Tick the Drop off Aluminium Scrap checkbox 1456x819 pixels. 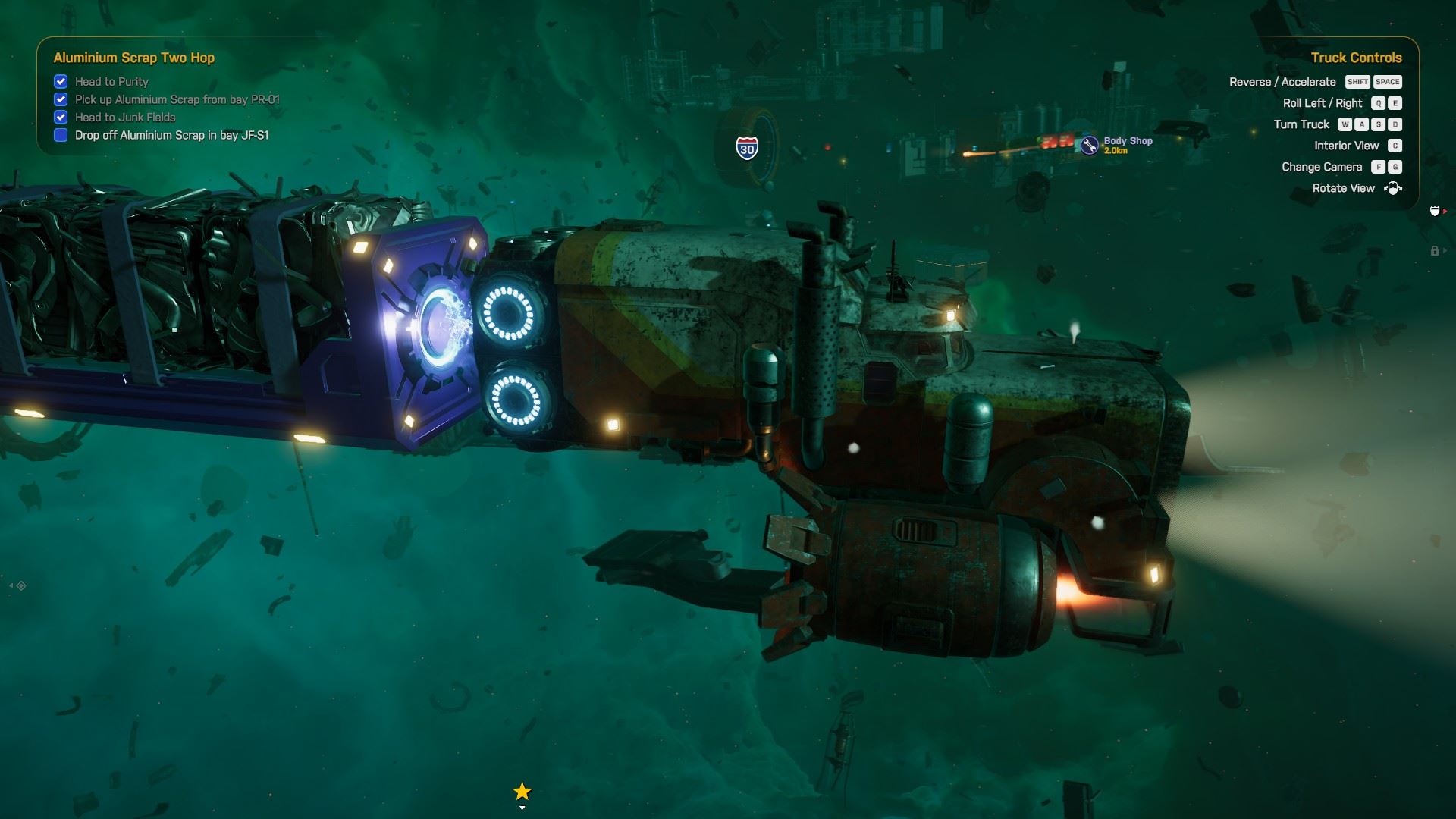pos(61,136)
